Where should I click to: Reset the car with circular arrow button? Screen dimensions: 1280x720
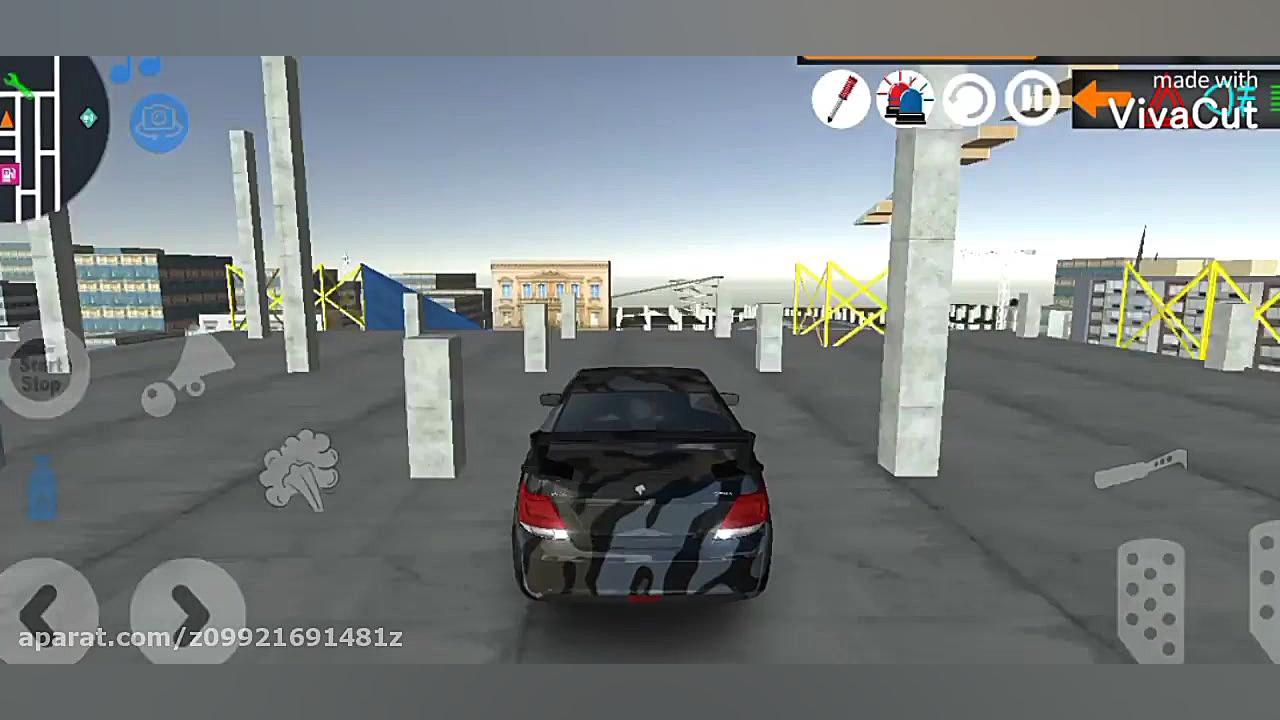click(x=969, y=100)
